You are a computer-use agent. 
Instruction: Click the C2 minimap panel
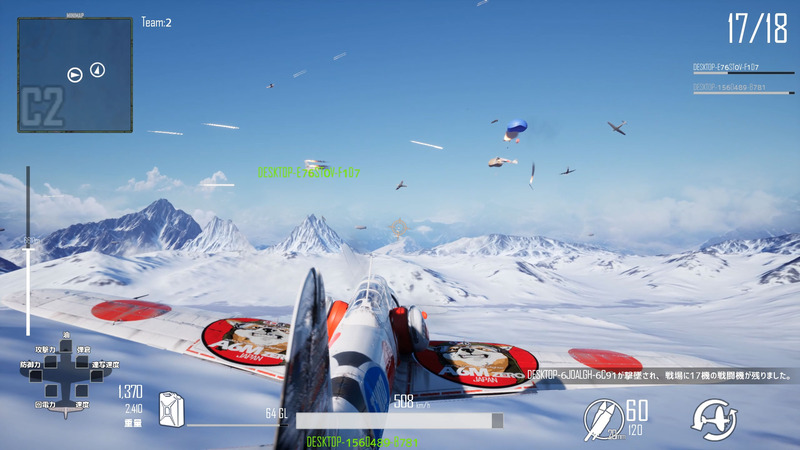pyautogui.click(x=75, y=75)
